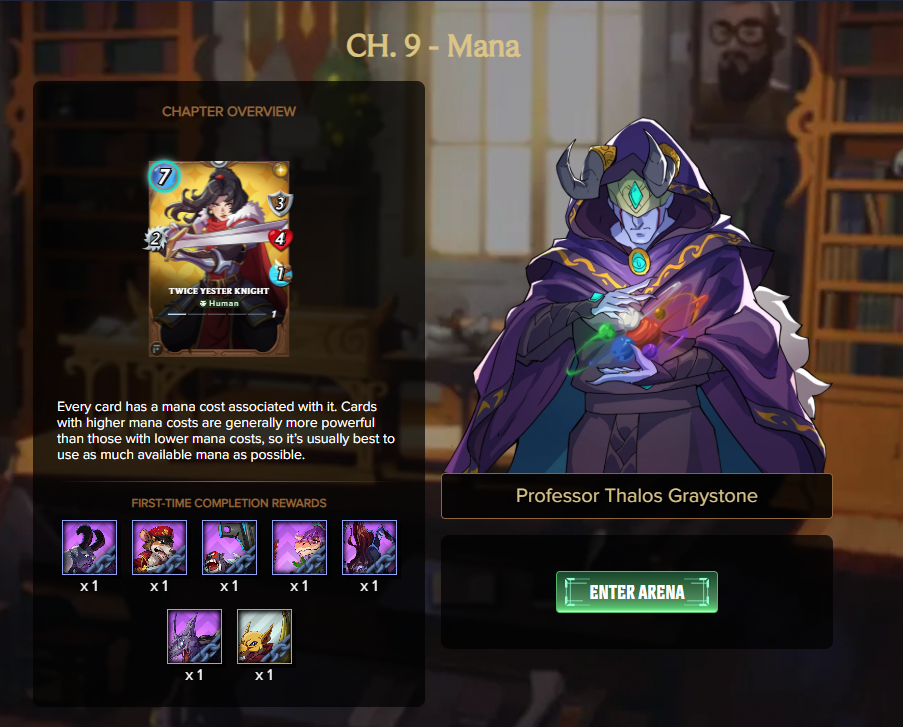Viewport: 903px width, 727px height.
Task: View the rat captain in red hat reward
Action: (x=159, y=547)
